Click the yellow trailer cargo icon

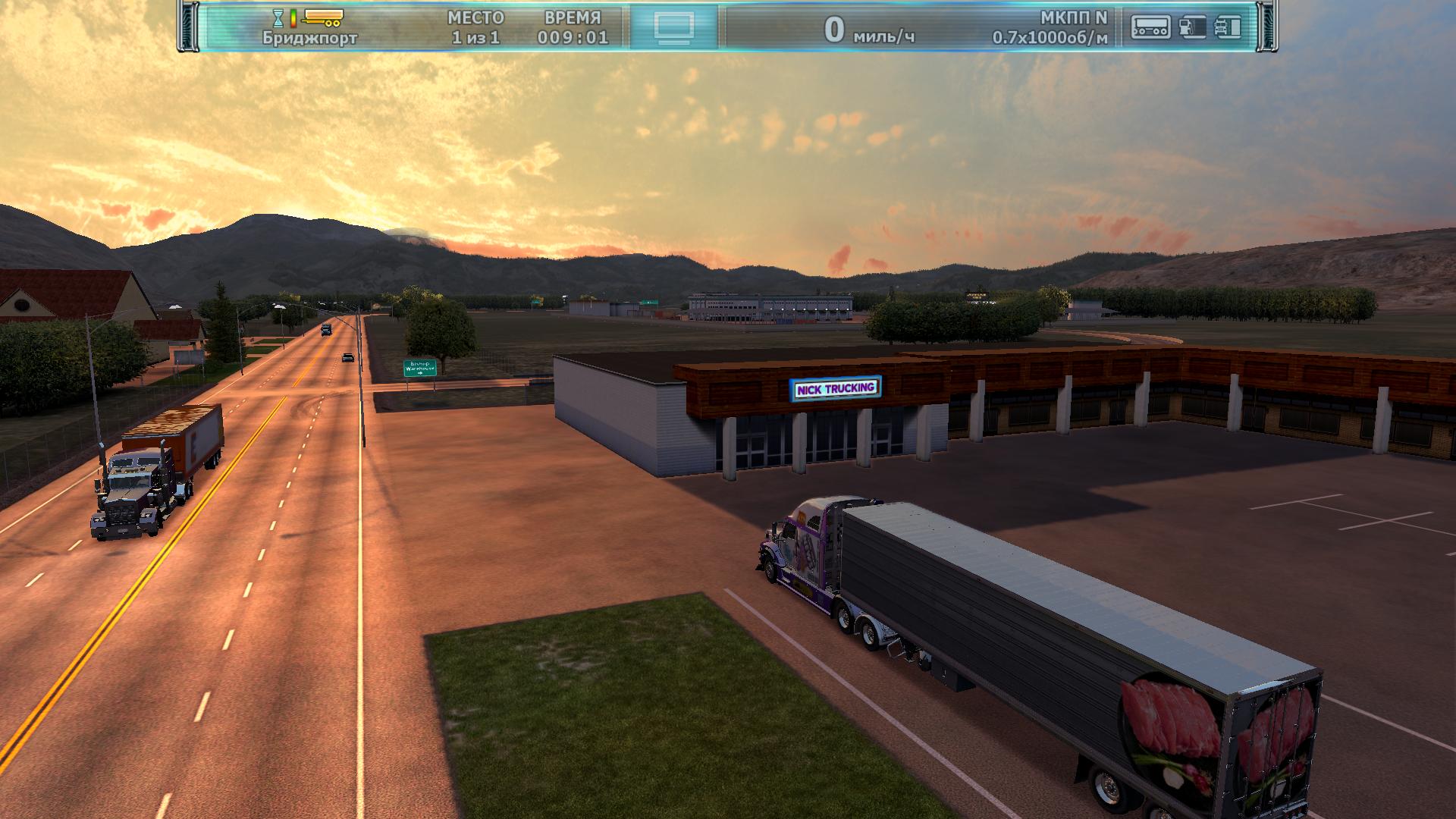click(323, 16)
